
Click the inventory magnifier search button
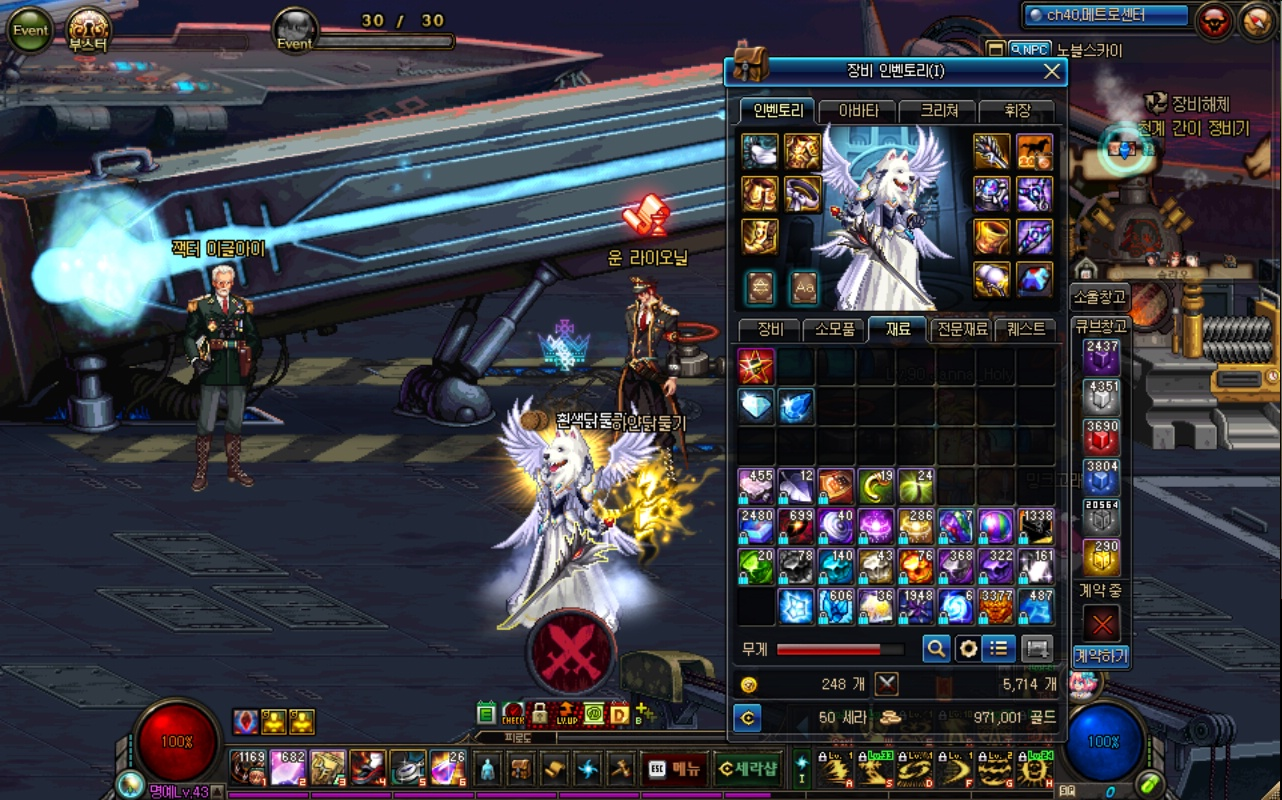(x=936, y=649)
